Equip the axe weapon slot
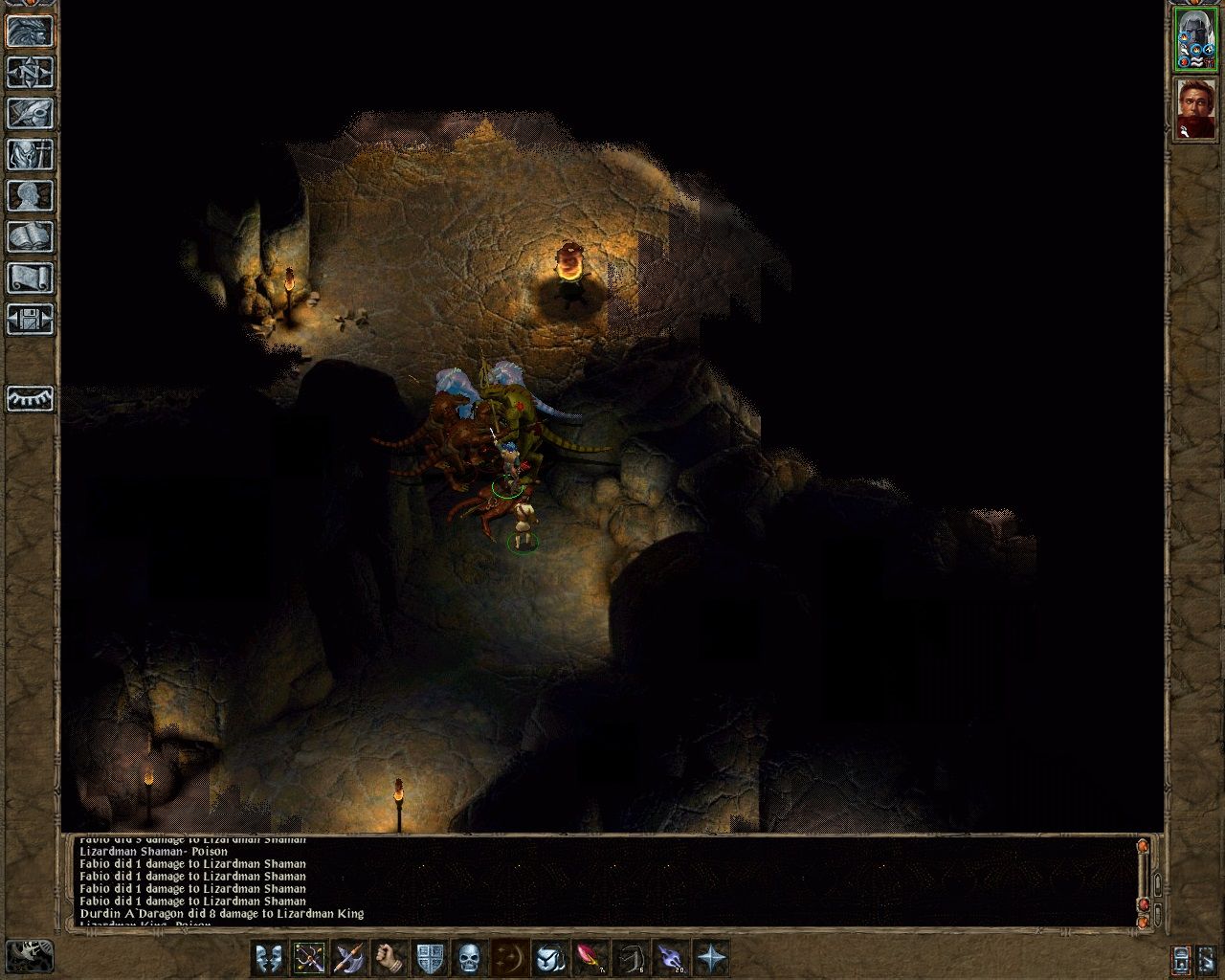This screenshot has height=980, width=1225. click(349, 958)
